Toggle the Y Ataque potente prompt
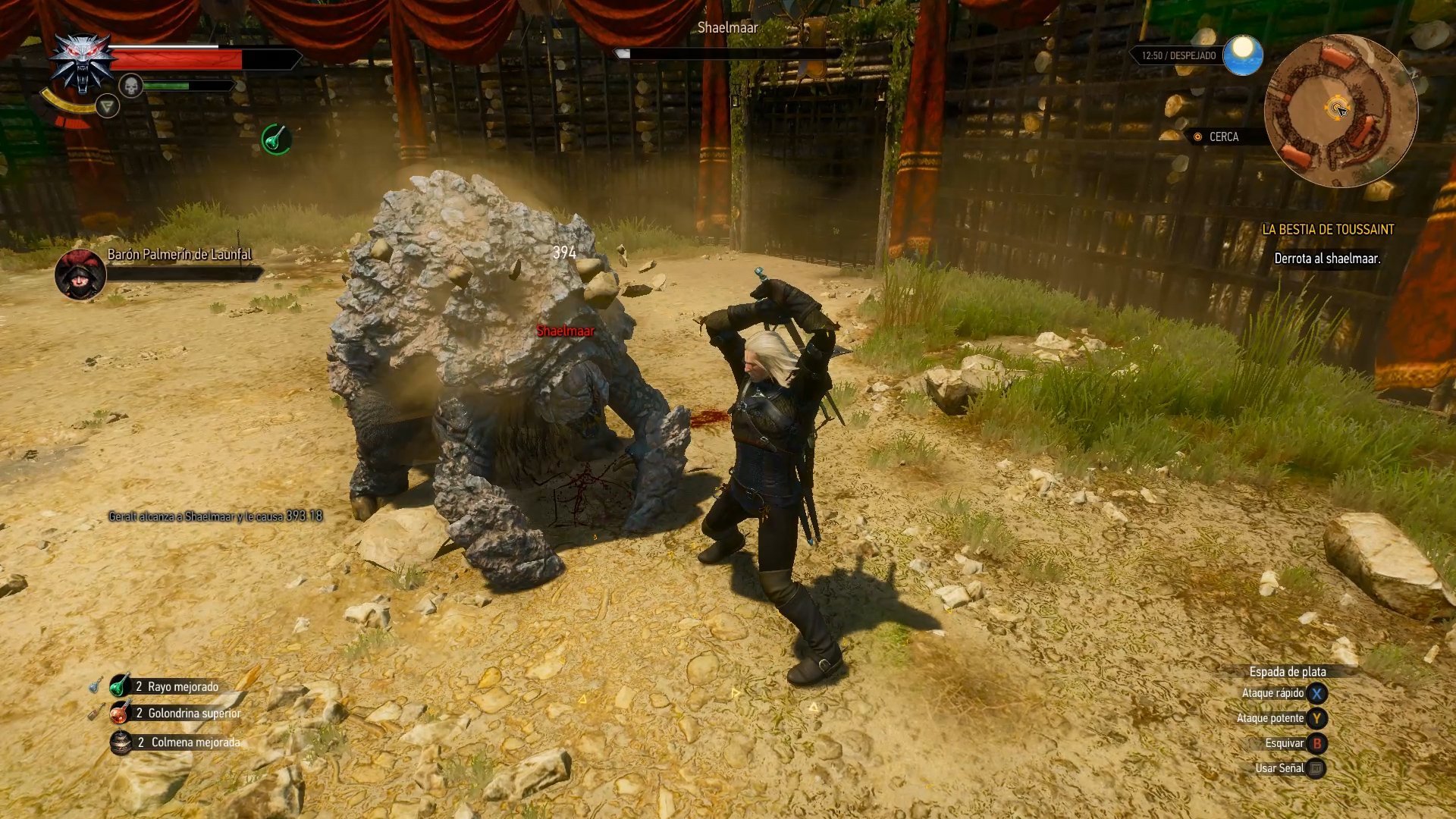Screen dimensions: 1456x819 (1317, 717)
